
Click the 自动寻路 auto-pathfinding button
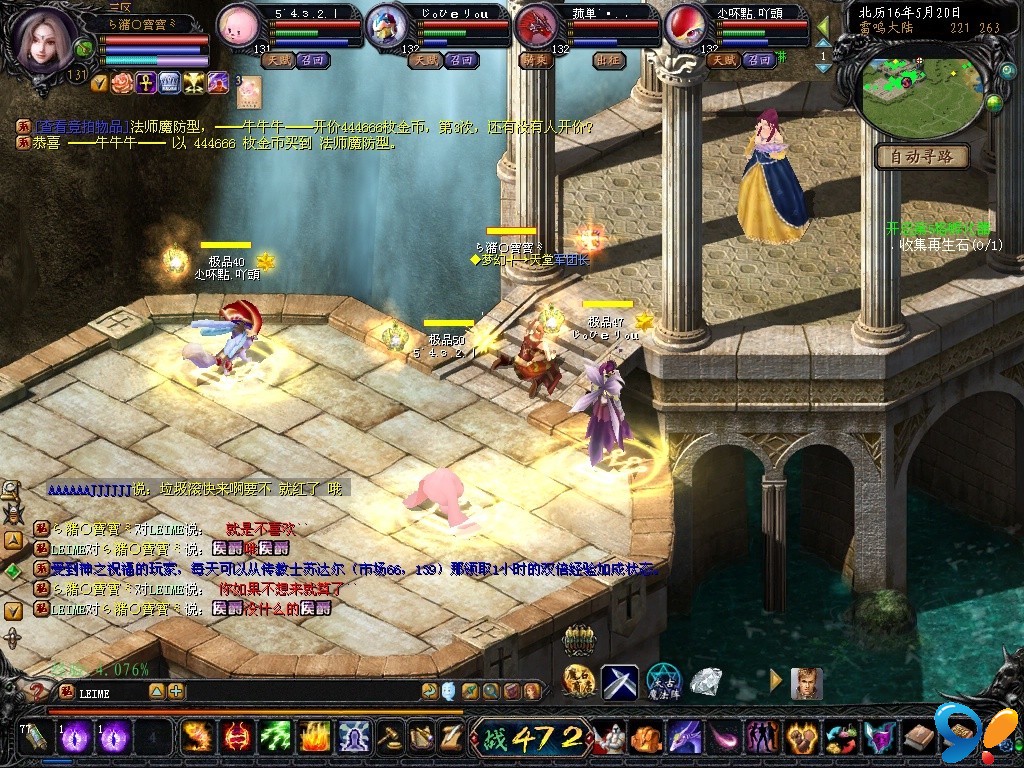tap(921, 157)
